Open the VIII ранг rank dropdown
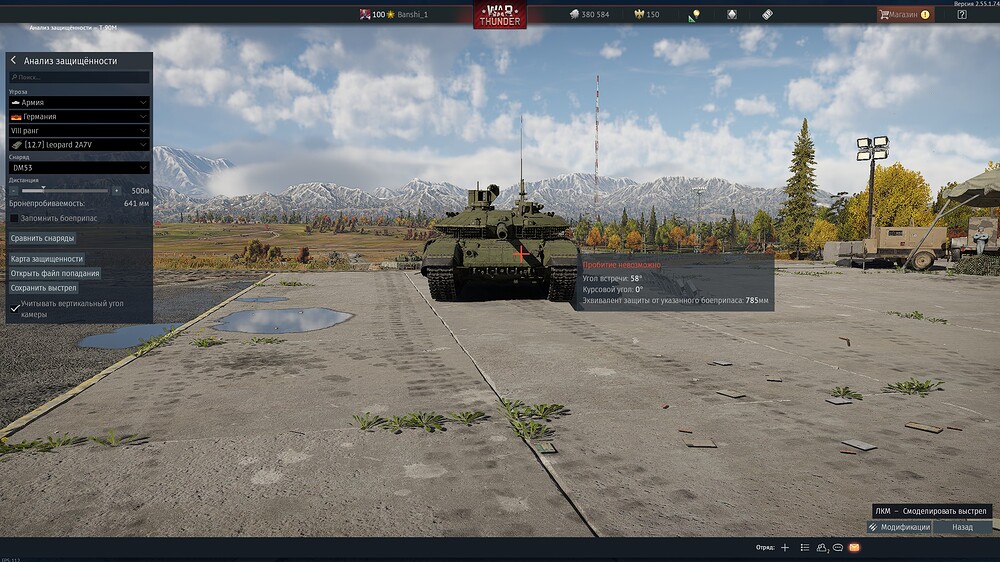This screenshot has width=1000, height=562. tap(79, 130)
